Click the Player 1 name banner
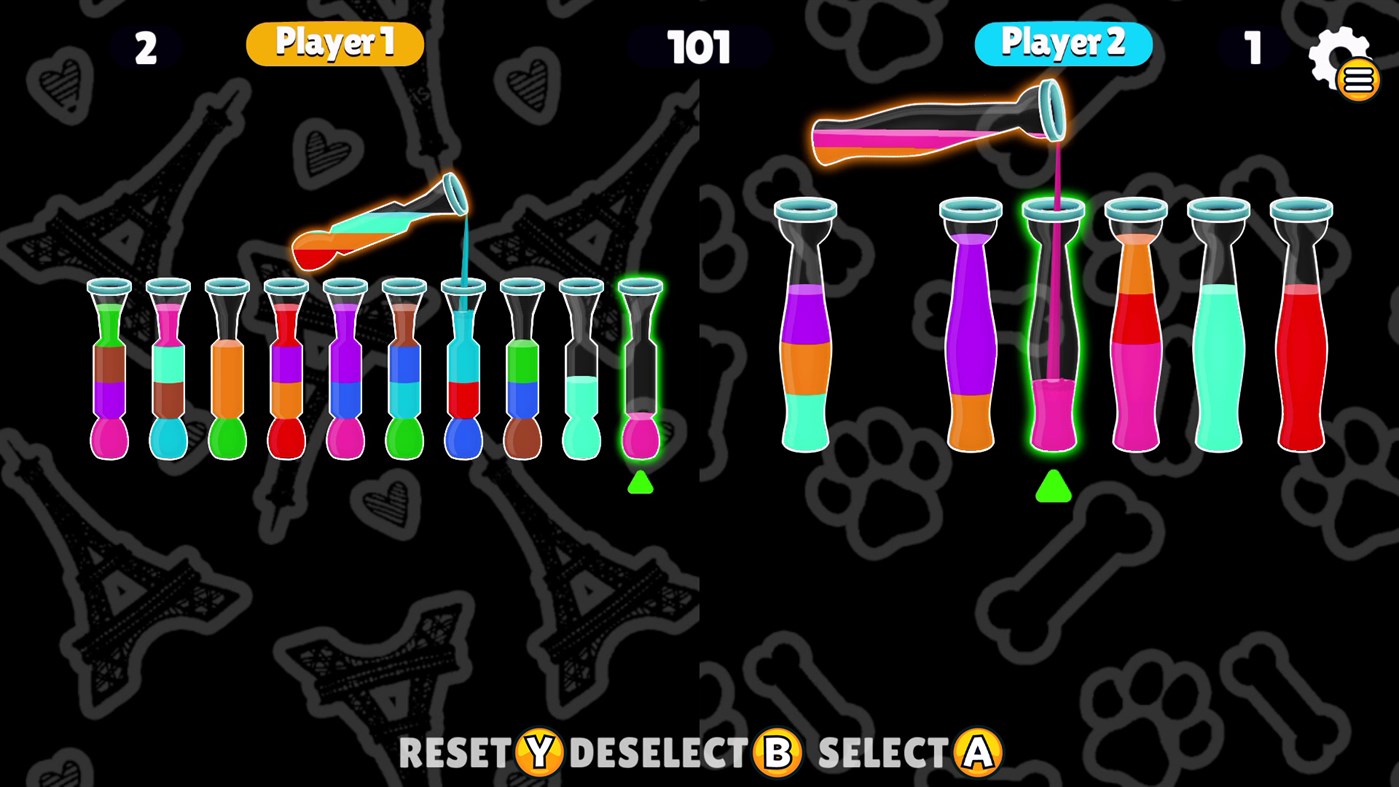This screenshot has width=1399, height=787. [334, 44]
